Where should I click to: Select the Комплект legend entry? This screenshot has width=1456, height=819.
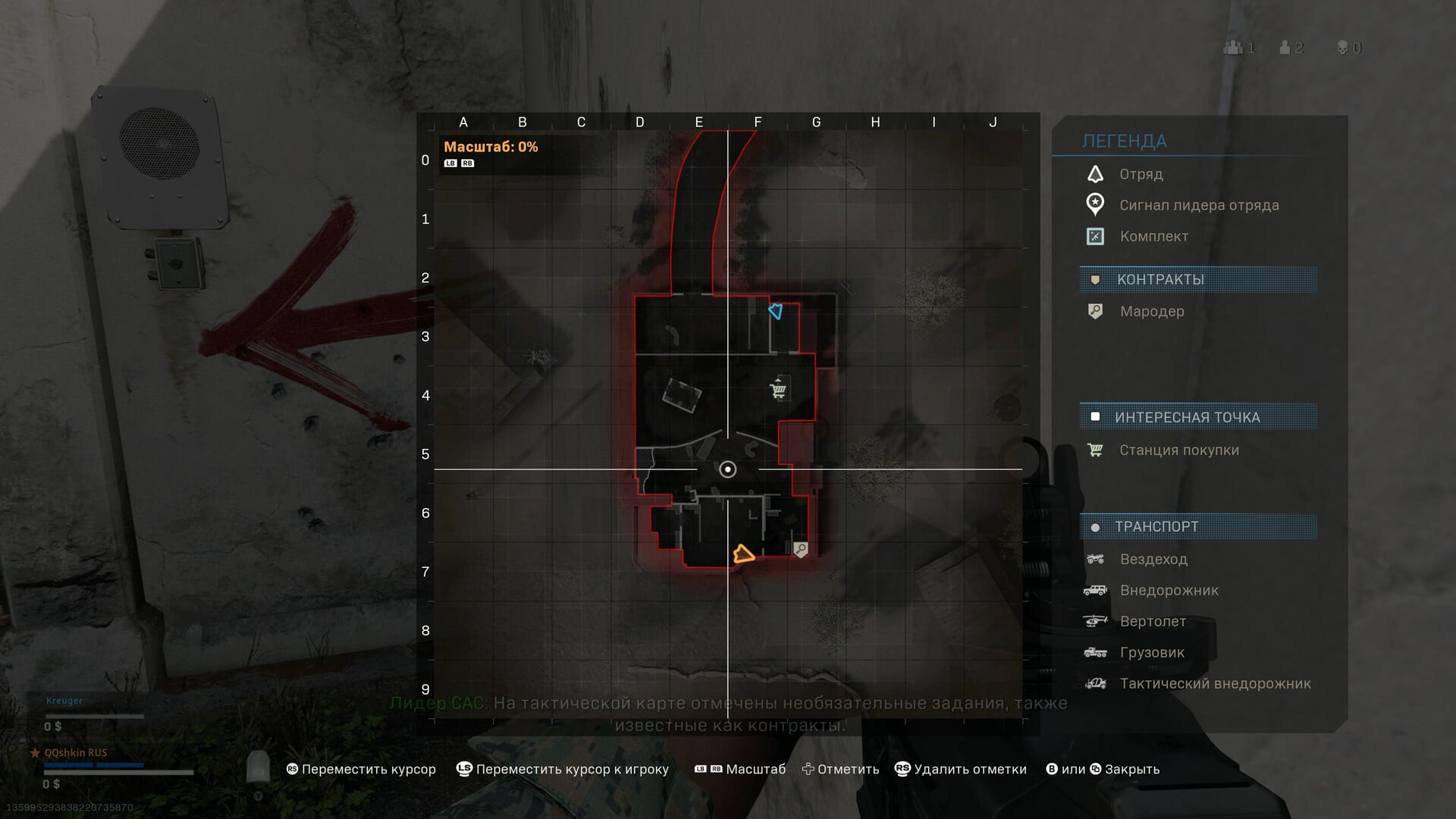tap(1153, 237)
